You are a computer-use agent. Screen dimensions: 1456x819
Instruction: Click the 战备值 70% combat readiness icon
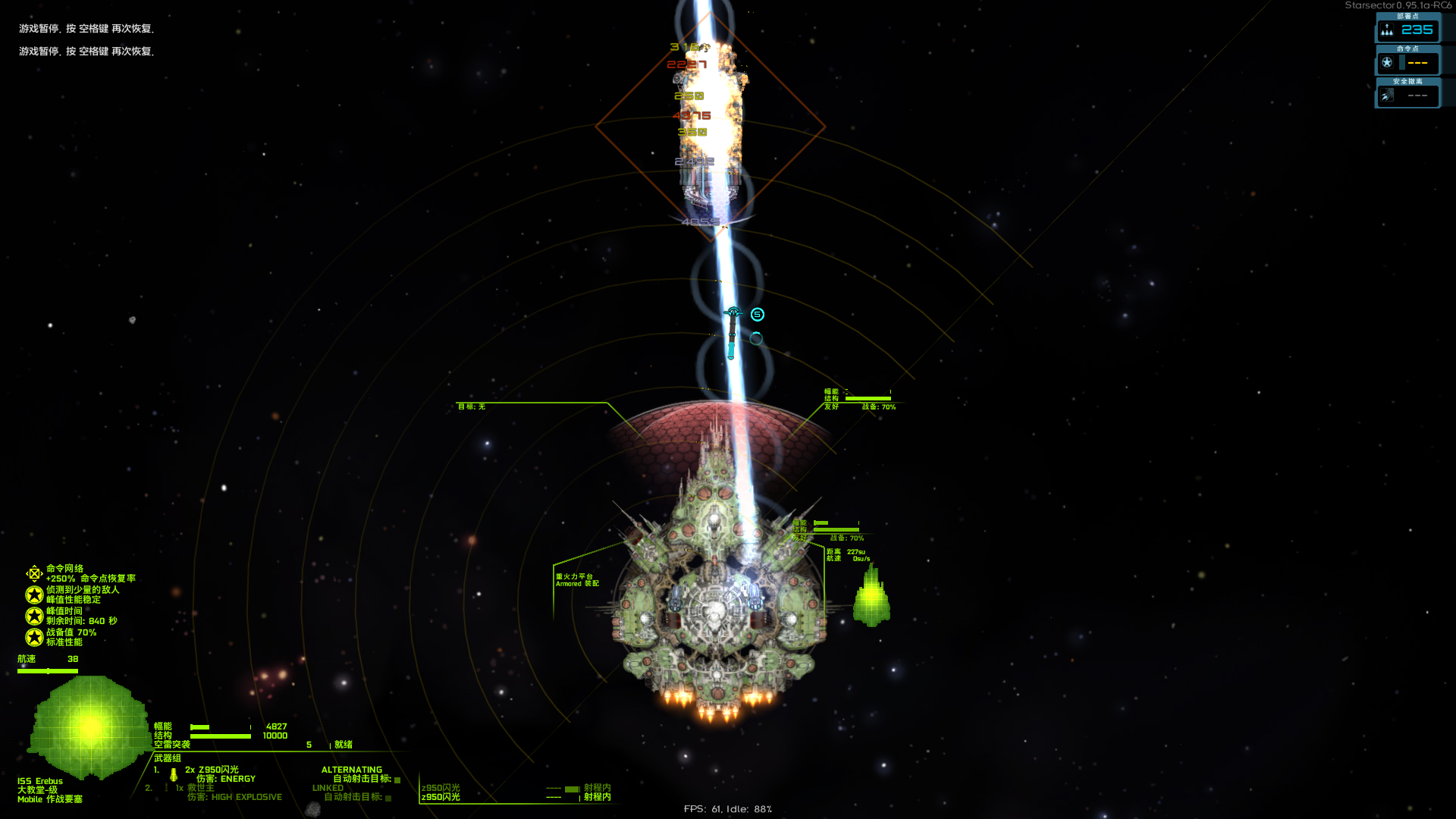coord(34,637)
